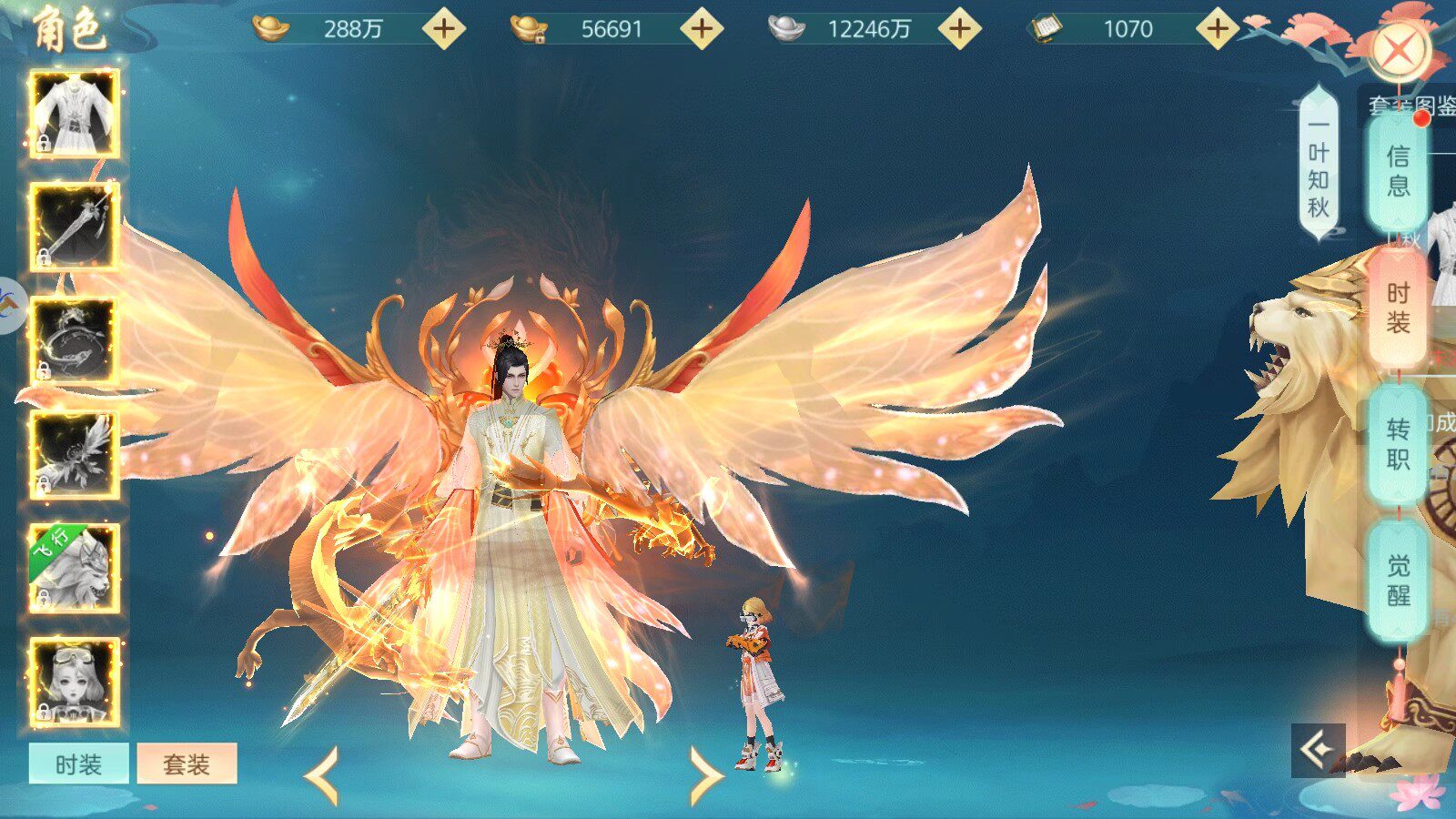Switch to the 时装 bottom tab
This screenshot has height=819, width=1456.
pyautogui.click(x=78, y=764)
